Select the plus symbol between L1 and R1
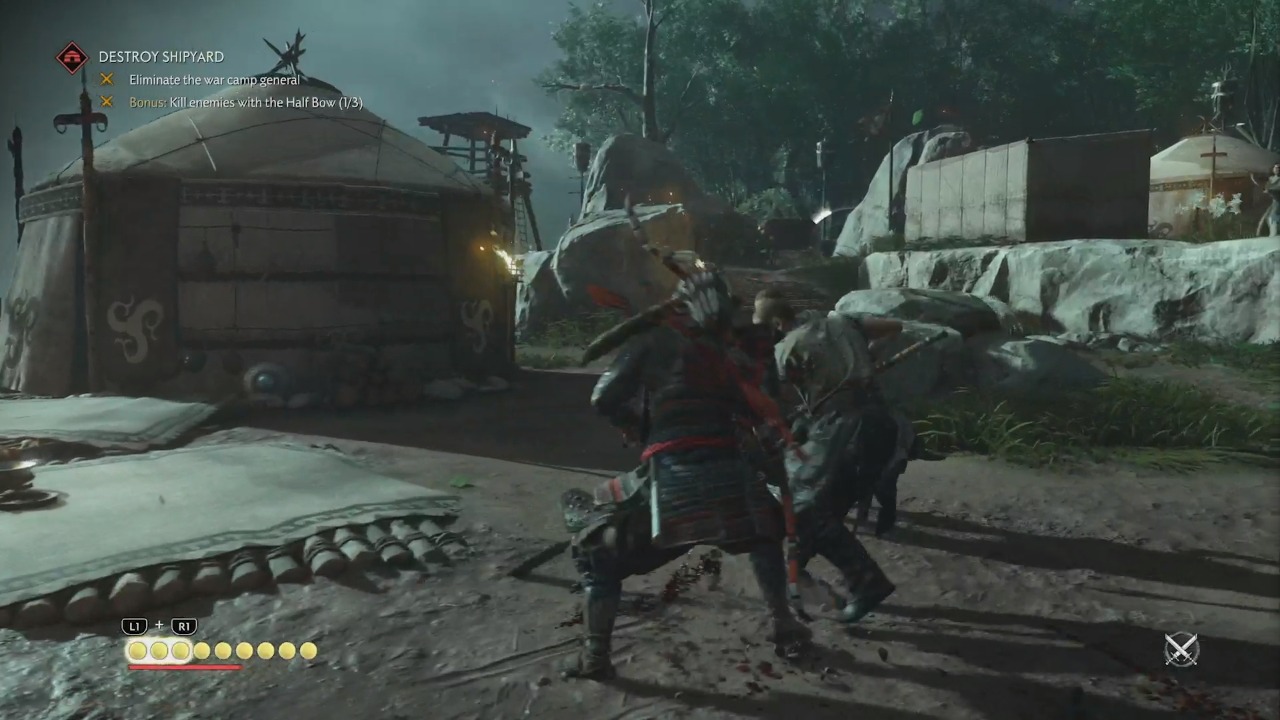Screen dimensions: 1280x720 [159, 626]
